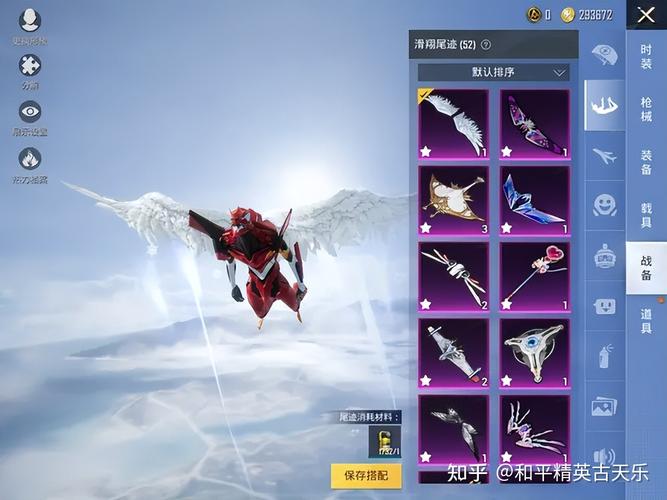The width and height of the screenshot is (667, 500).
Task: Open the airplane category
Action: [604, 155]
